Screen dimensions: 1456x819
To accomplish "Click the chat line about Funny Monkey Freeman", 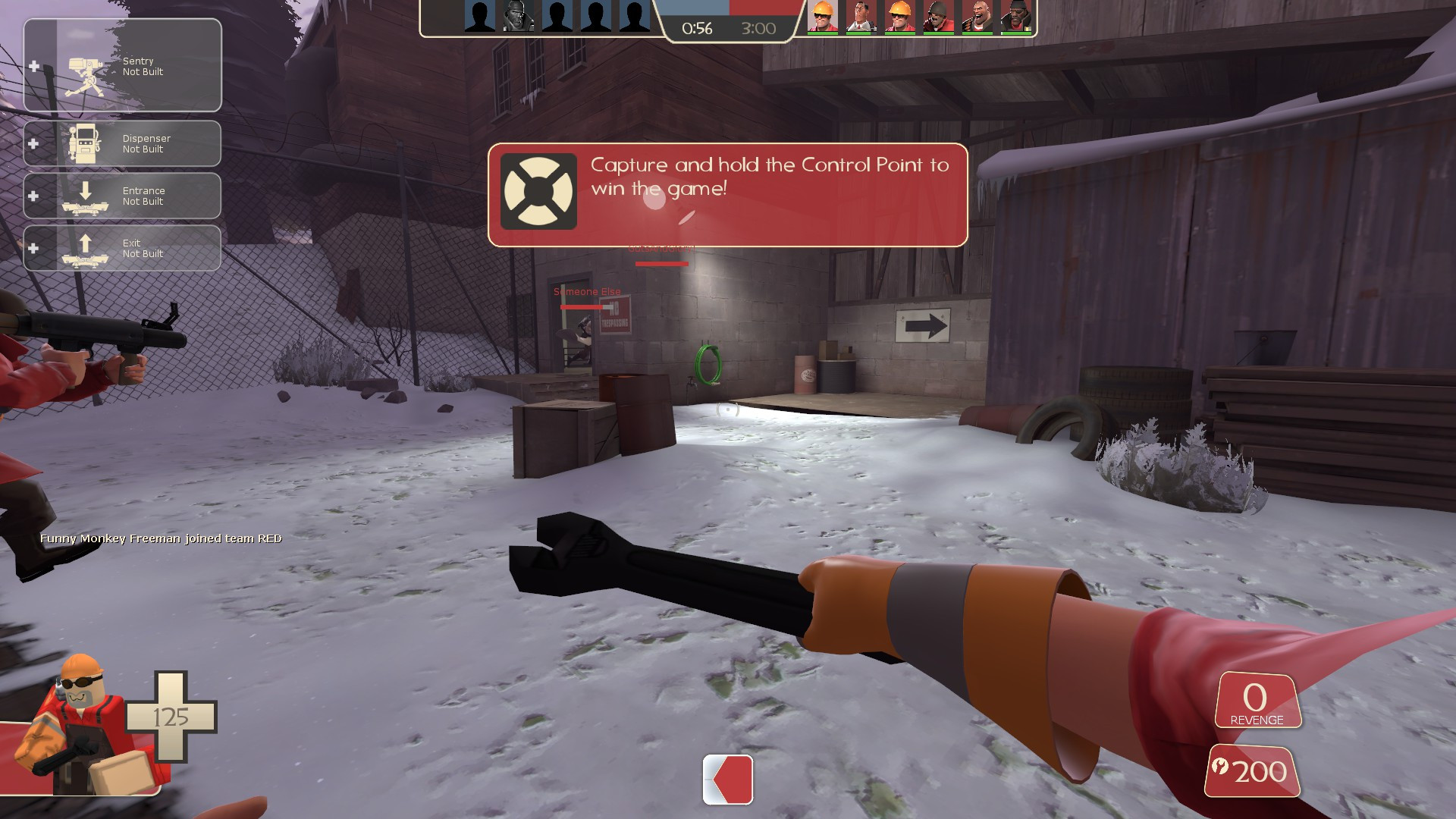I will tap(161, 538).
